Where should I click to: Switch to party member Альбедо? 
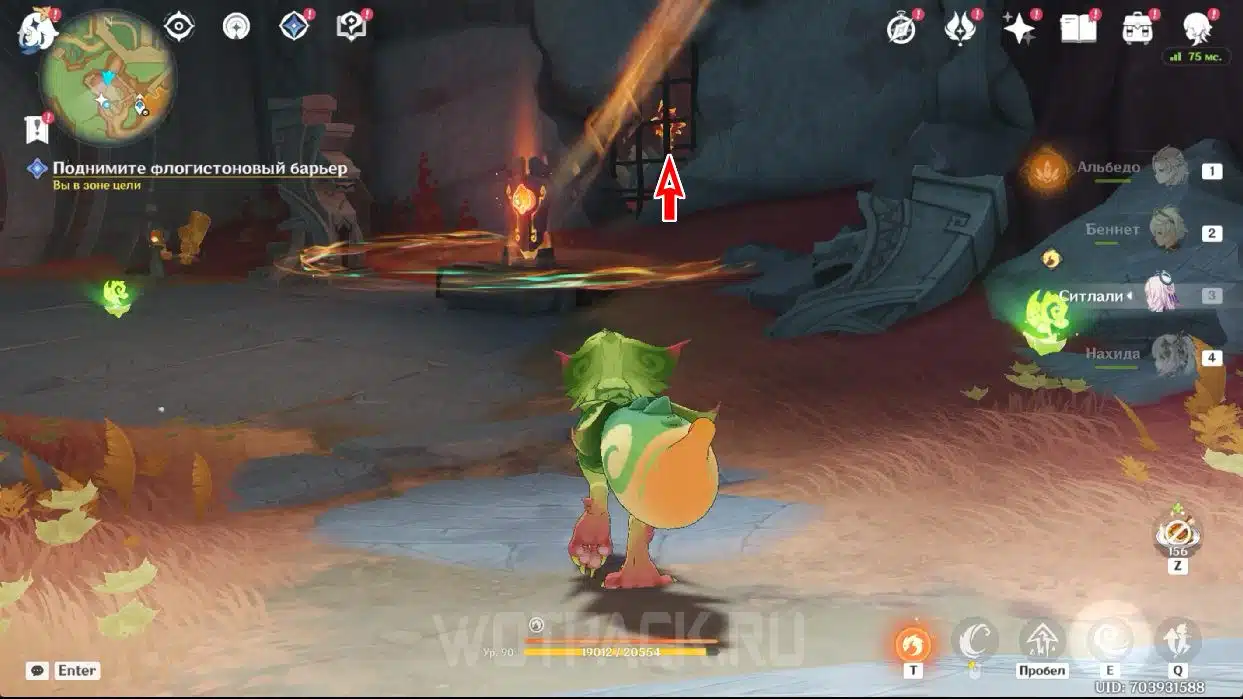click(x=1167, y=169)
